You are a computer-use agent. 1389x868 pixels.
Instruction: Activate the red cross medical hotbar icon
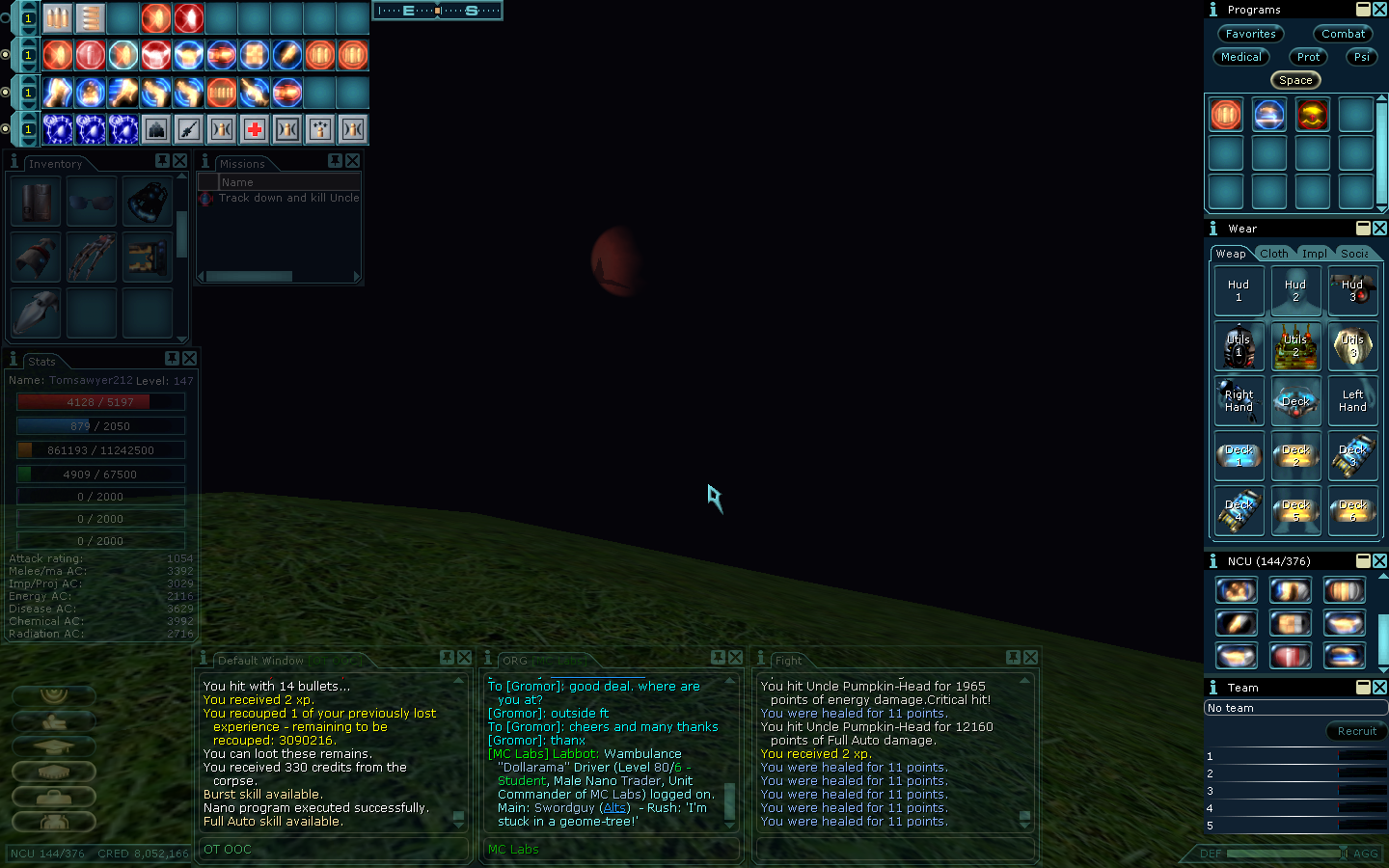pos(255,129)
